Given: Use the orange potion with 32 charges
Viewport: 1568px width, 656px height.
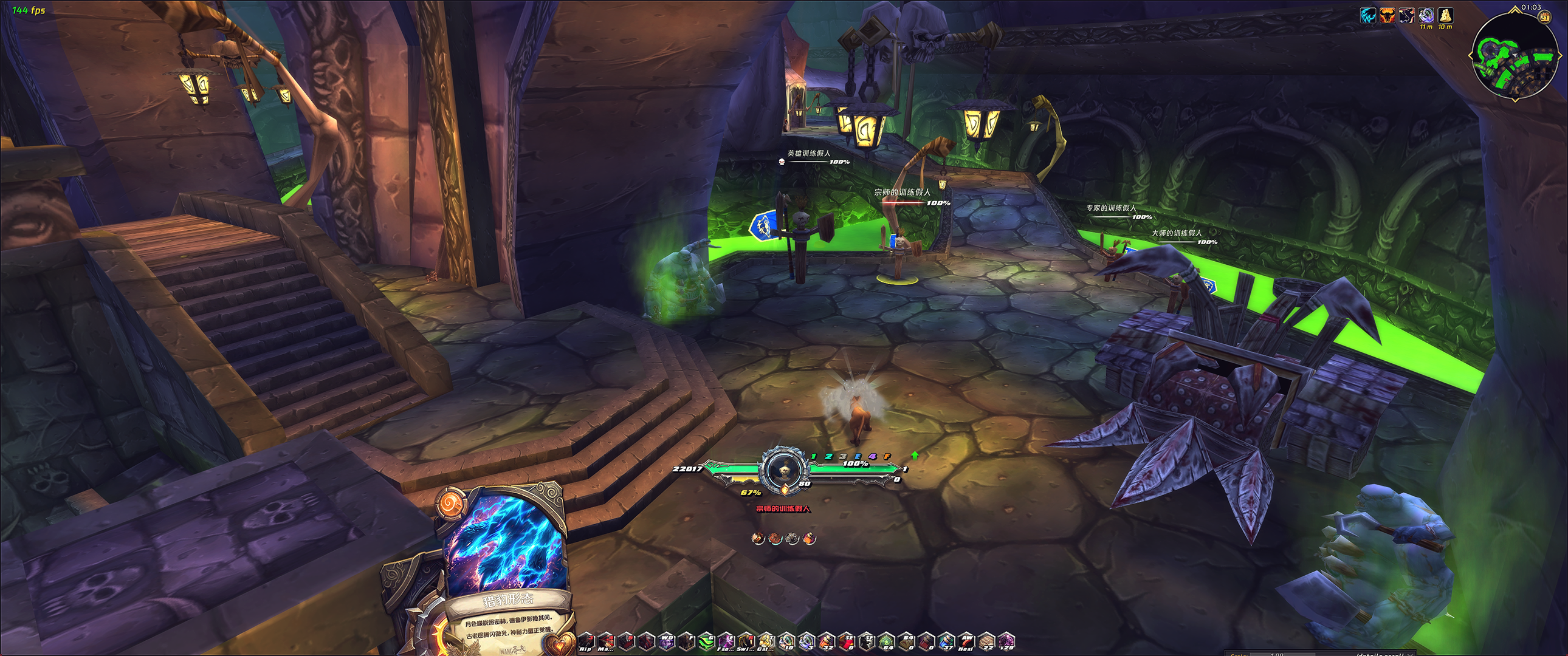Looking at the screenshot, I should tap(827, 641).
